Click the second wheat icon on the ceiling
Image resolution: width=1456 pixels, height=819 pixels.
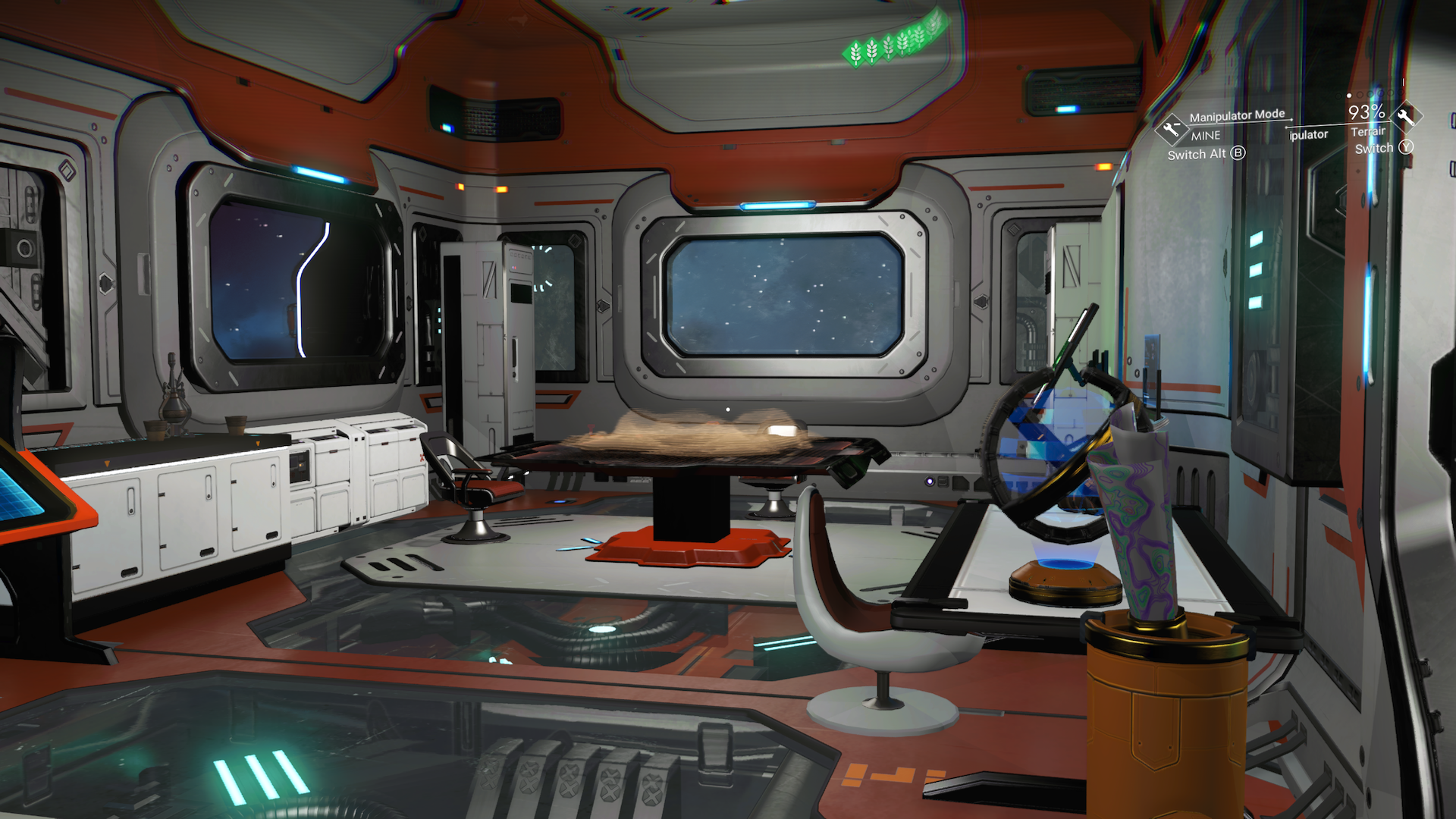871,52
